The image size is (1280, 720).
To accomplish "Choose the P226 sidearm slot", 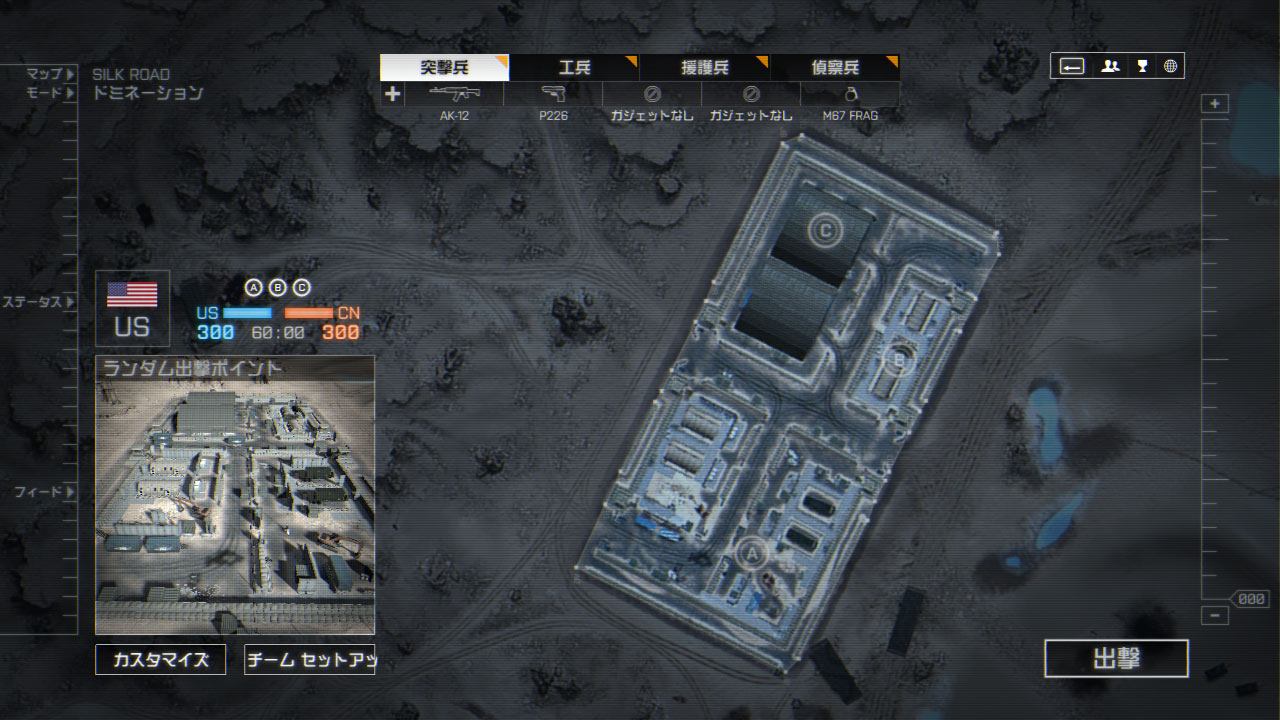I will [553, 101].
